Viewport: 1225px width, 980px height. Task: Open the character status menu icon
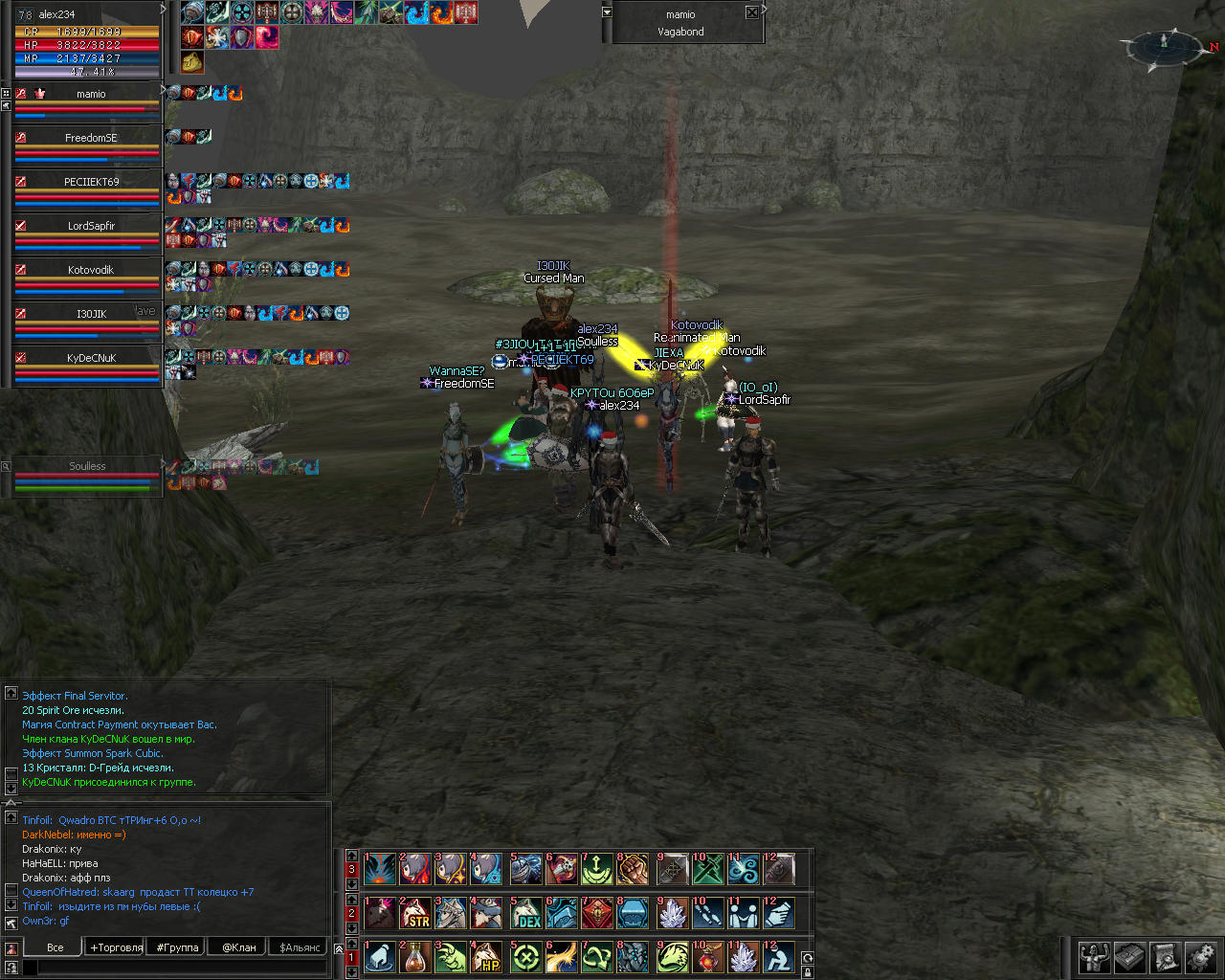[x=1095, y=957]
